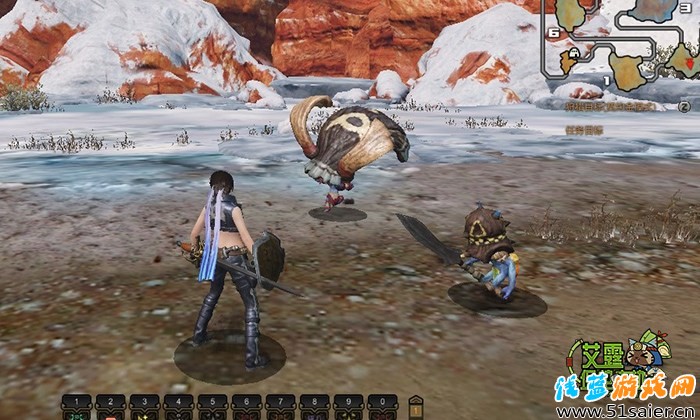Select hotbar slot number 5
The height and width of the screenshot is (420, 700).
(x=212, y=406)
